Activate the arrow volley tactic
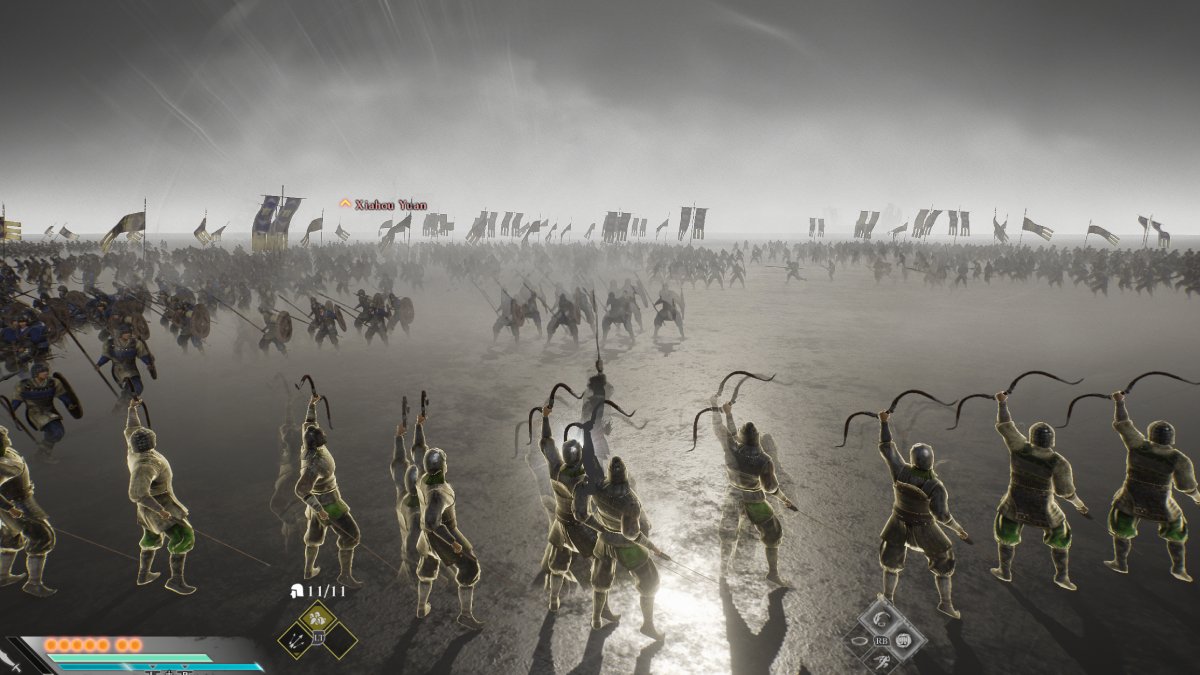This screenshot has height=675, width=1200. point(298,640)
